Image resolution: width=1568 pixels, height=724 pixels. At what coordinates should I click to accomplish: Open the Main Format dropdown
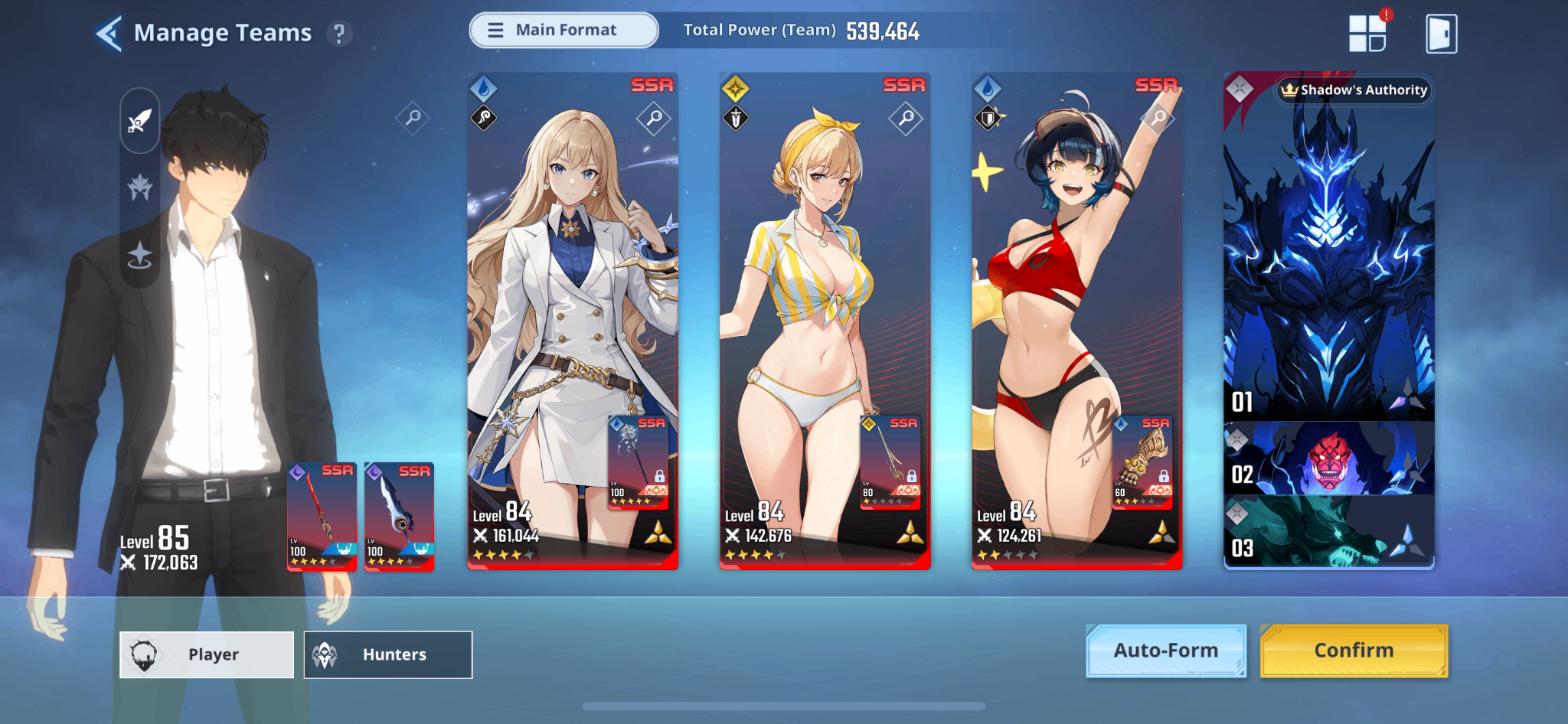[563, 31]
